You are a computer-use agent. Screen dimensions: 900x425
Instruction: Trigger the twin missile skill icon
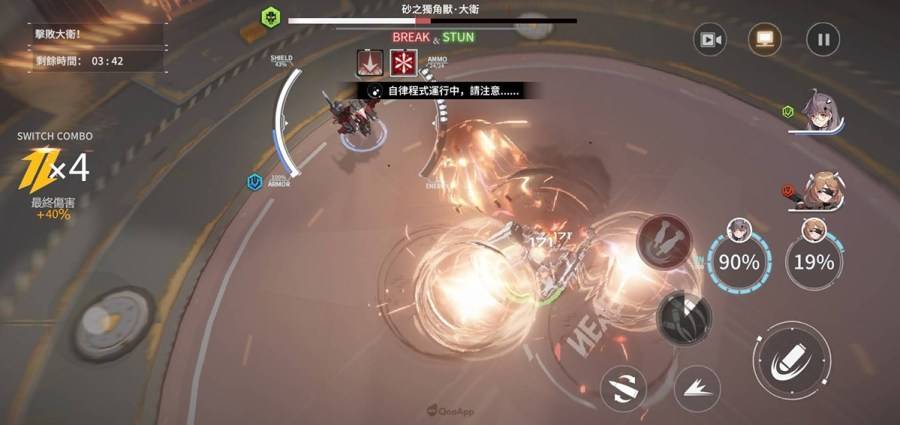pos(664,239)
